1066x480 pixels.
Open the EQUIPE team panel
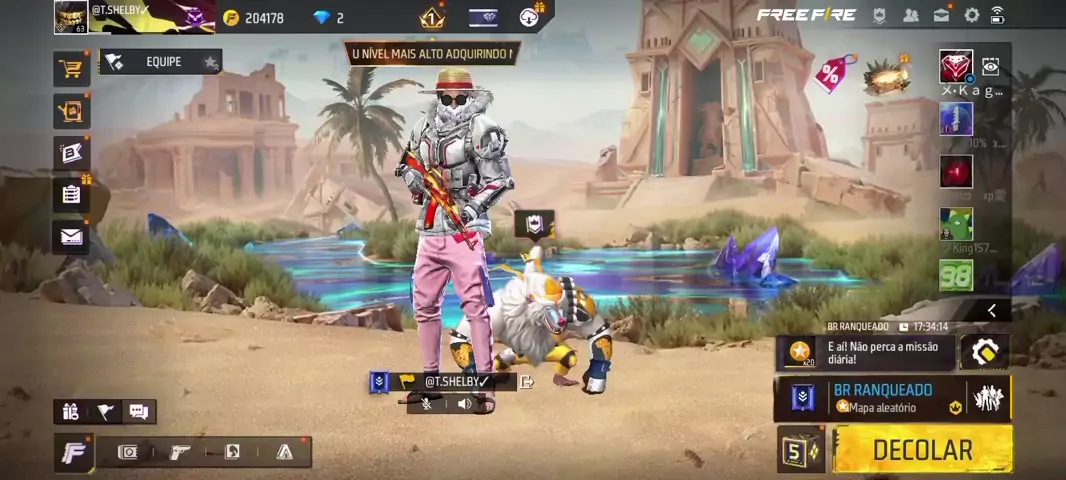160,62
